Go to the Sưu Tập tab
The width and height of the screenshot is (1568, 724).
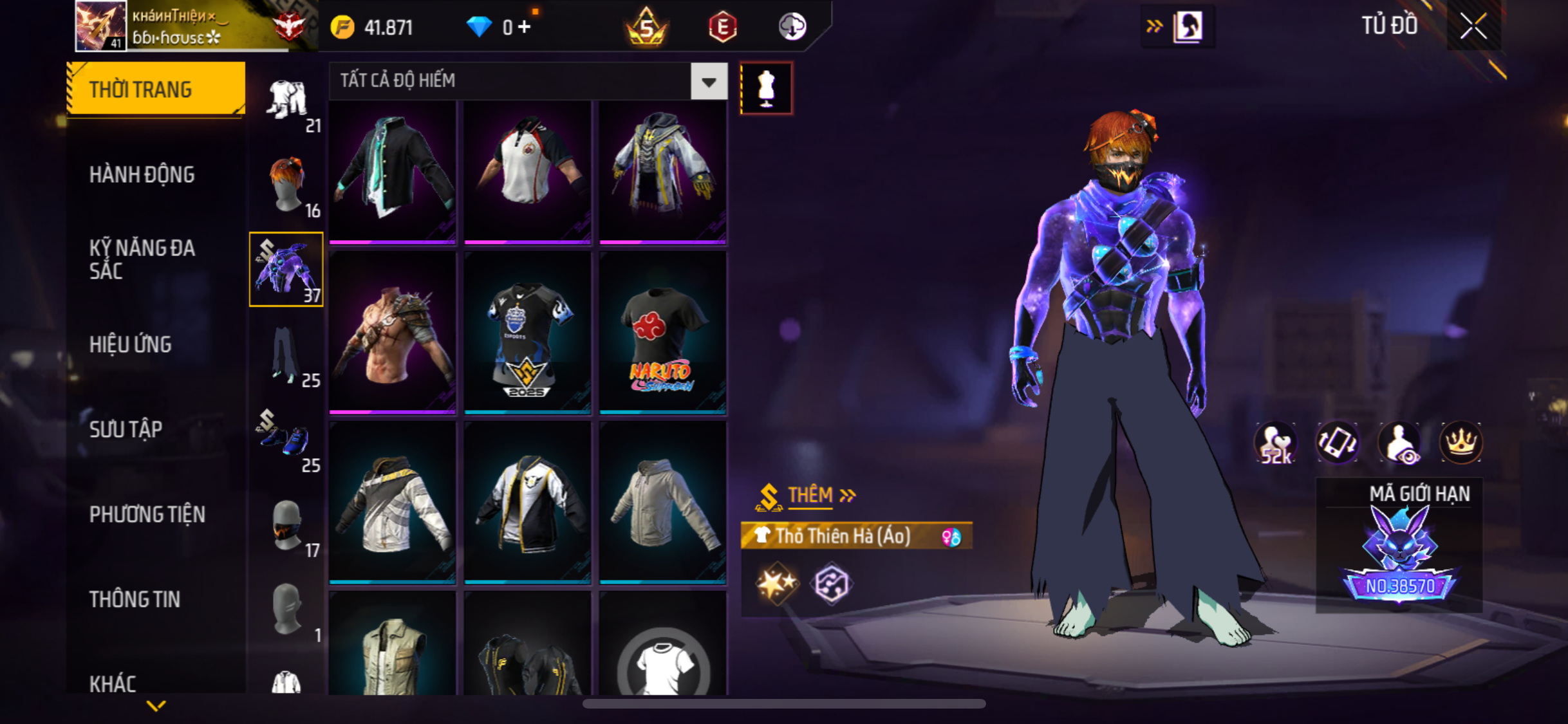(x=126, y=429)
